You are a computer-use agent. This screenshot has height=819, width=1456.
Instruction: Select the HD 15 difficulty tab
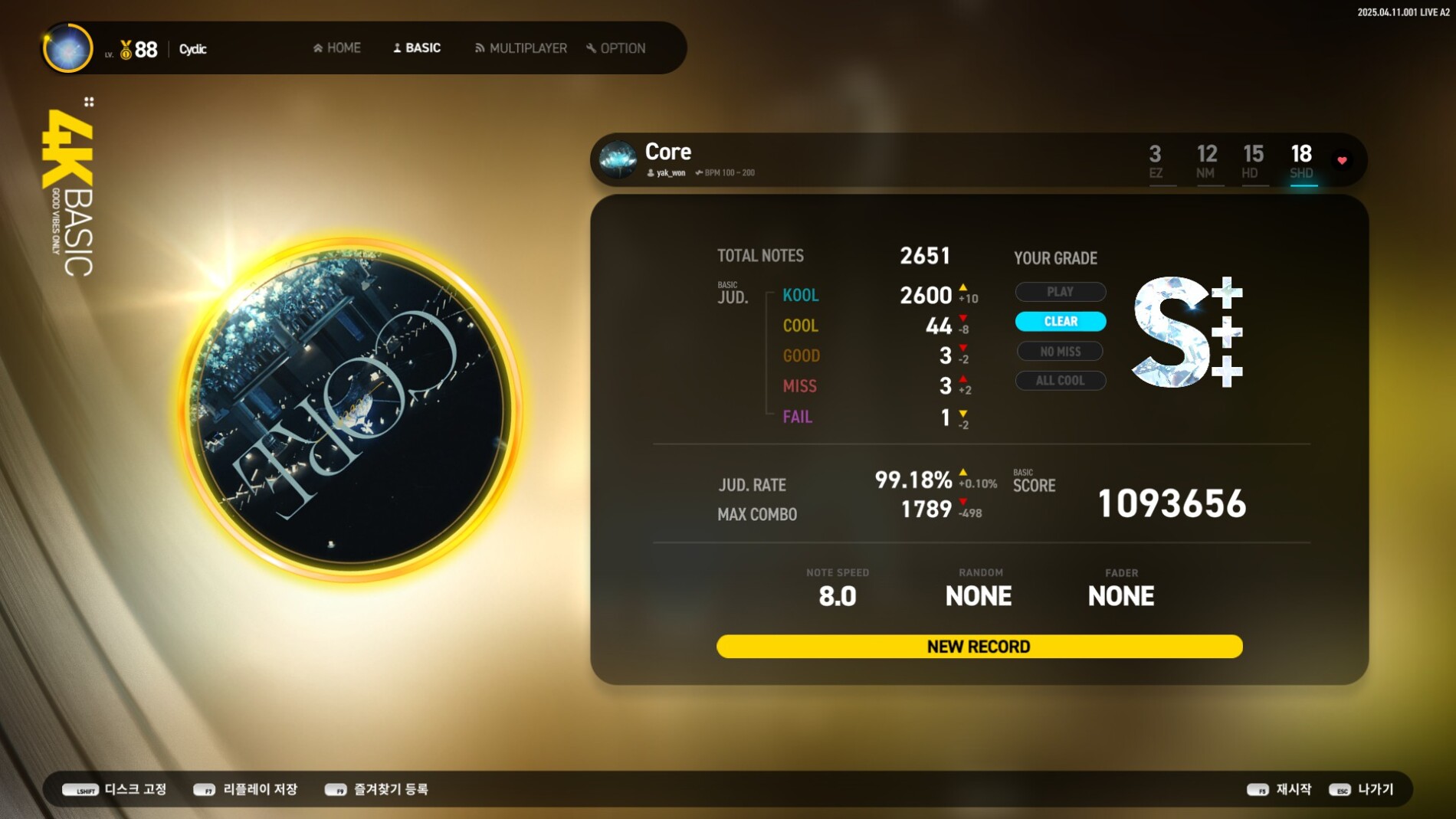point(1253,161)
